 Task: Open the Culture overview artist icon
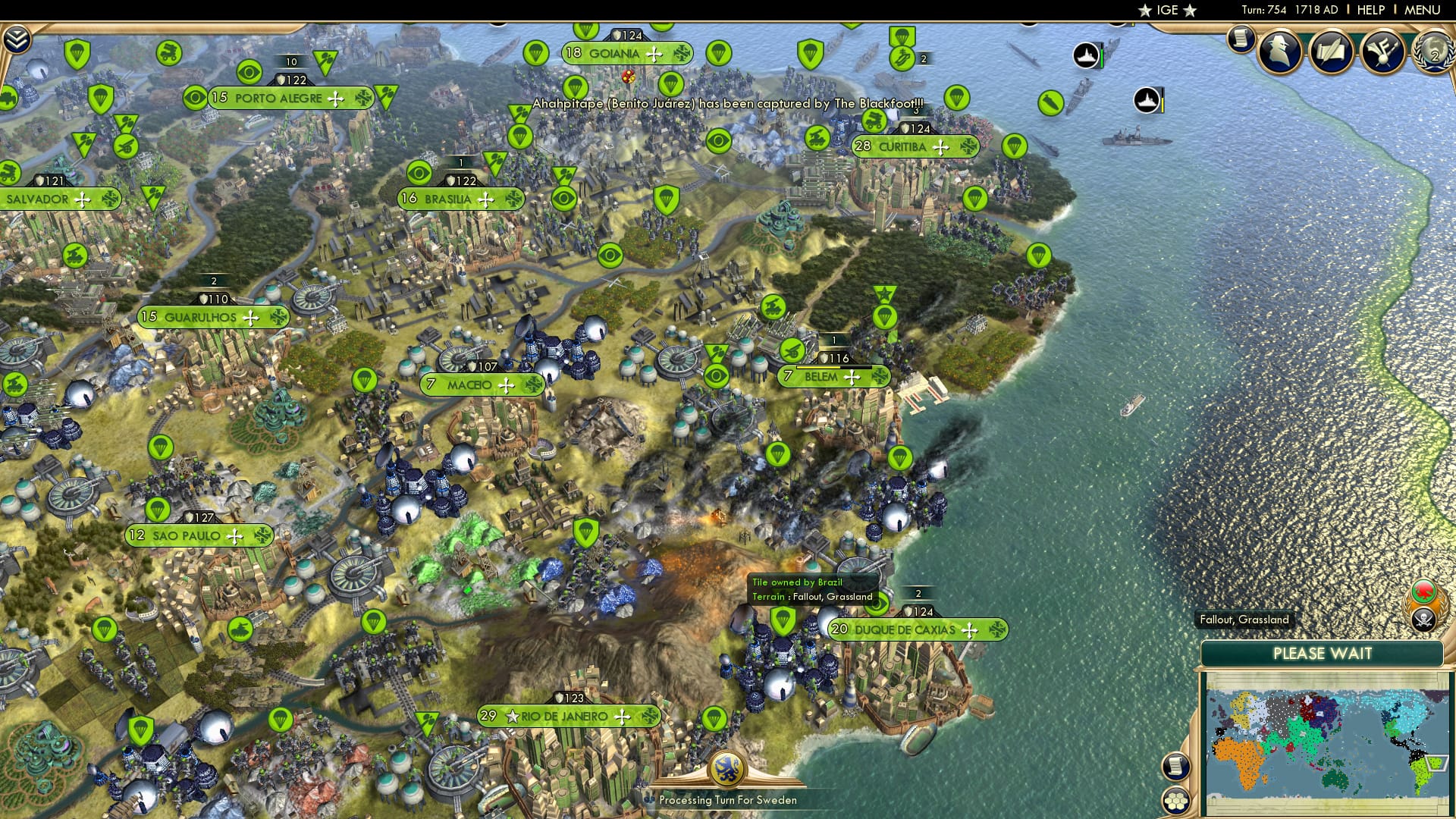(1382, 50)
